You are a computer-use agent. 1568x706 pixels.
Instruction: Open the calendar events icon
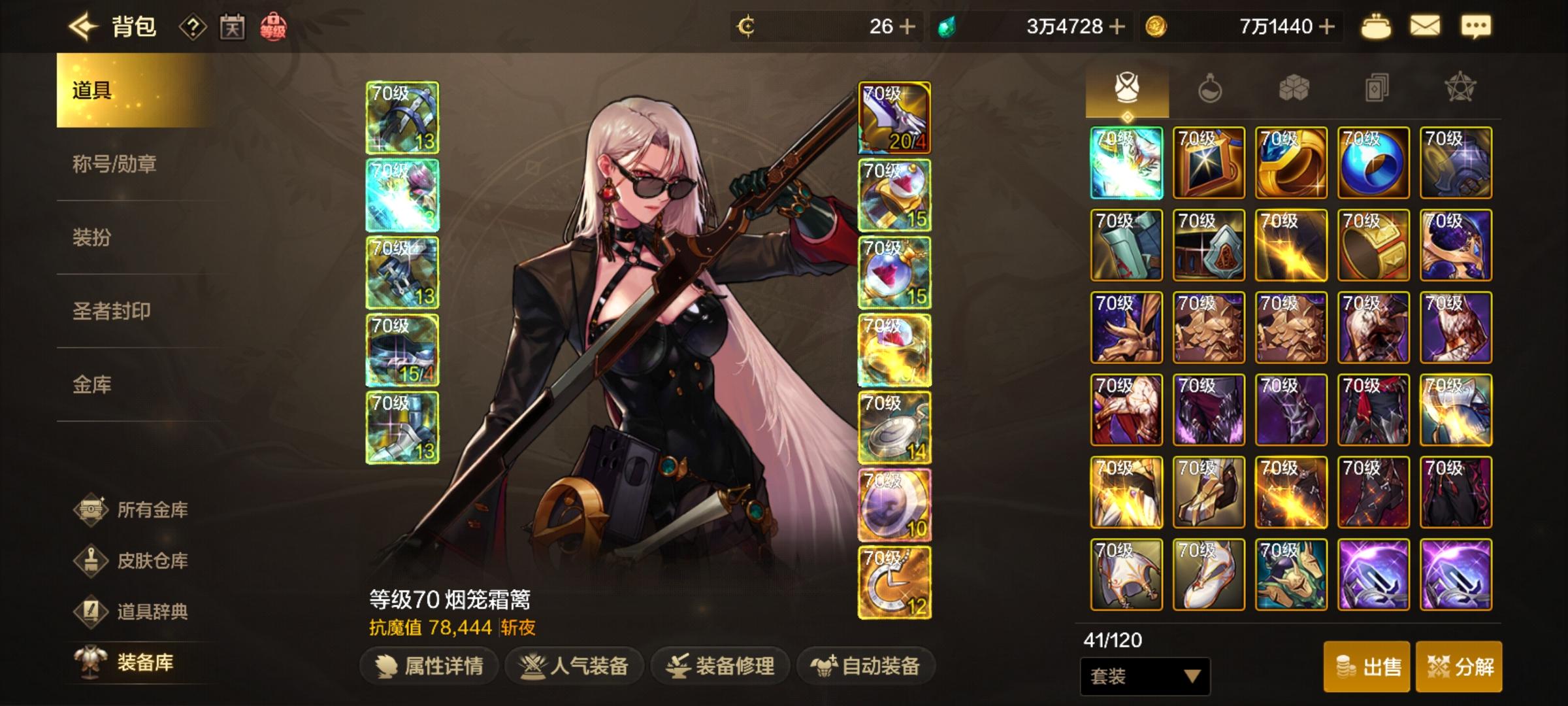pyautogui.click(x=233, y=27)
